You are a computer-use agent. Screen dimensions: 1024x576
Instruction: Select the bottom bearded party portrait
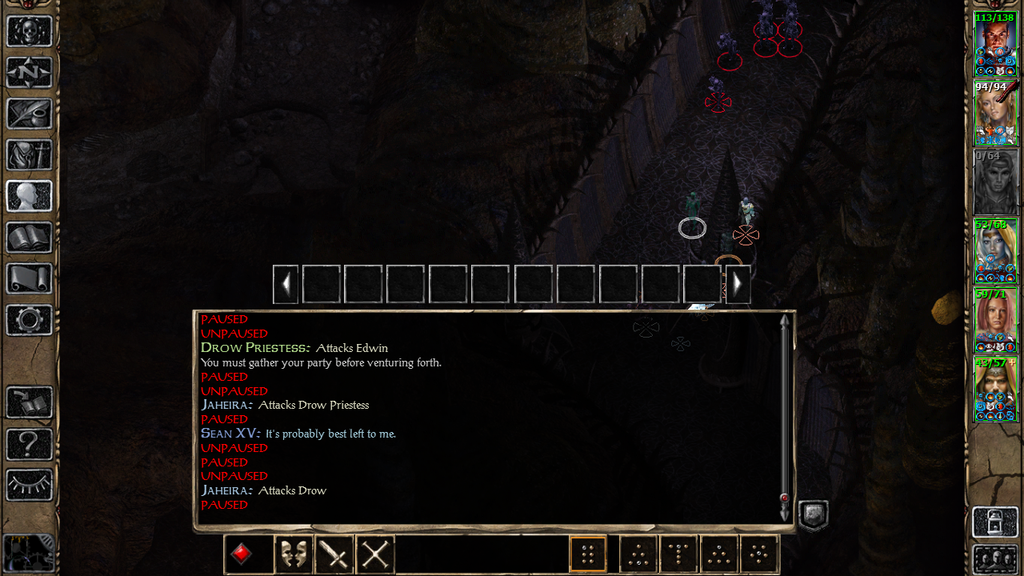(x=995, y=390)
